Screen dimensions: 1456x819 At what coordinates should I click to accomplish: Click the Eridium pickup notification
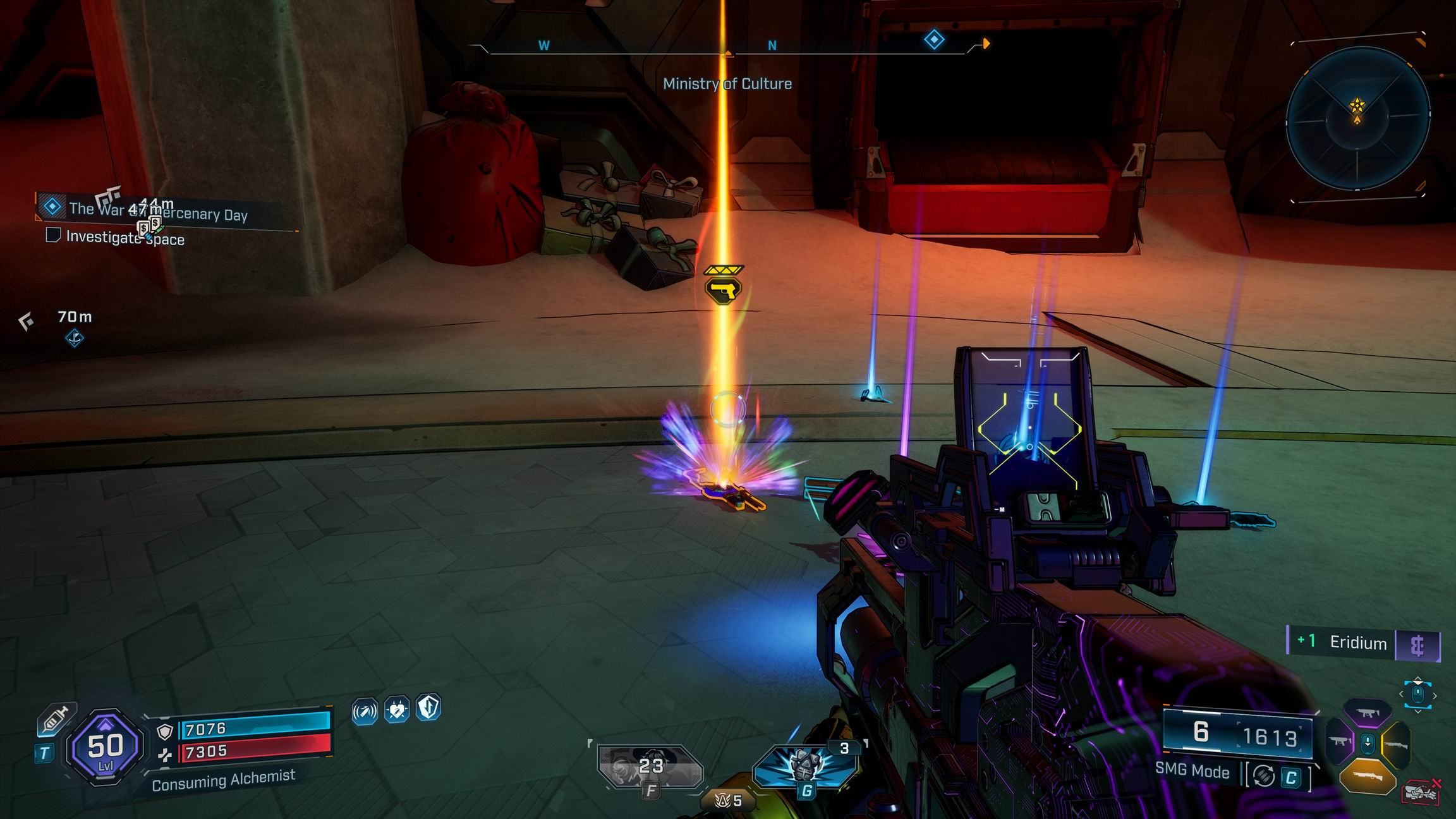pos(1364,643)
